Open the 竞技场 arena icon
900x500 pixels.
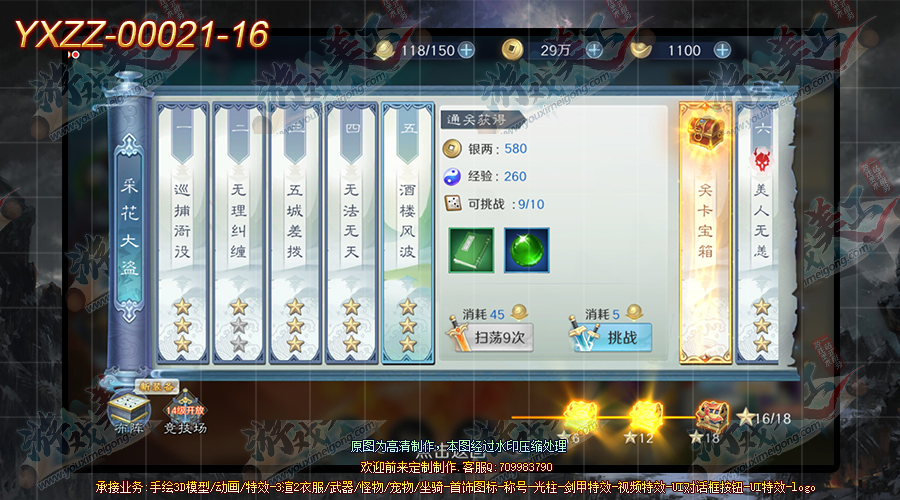(186, 414)
